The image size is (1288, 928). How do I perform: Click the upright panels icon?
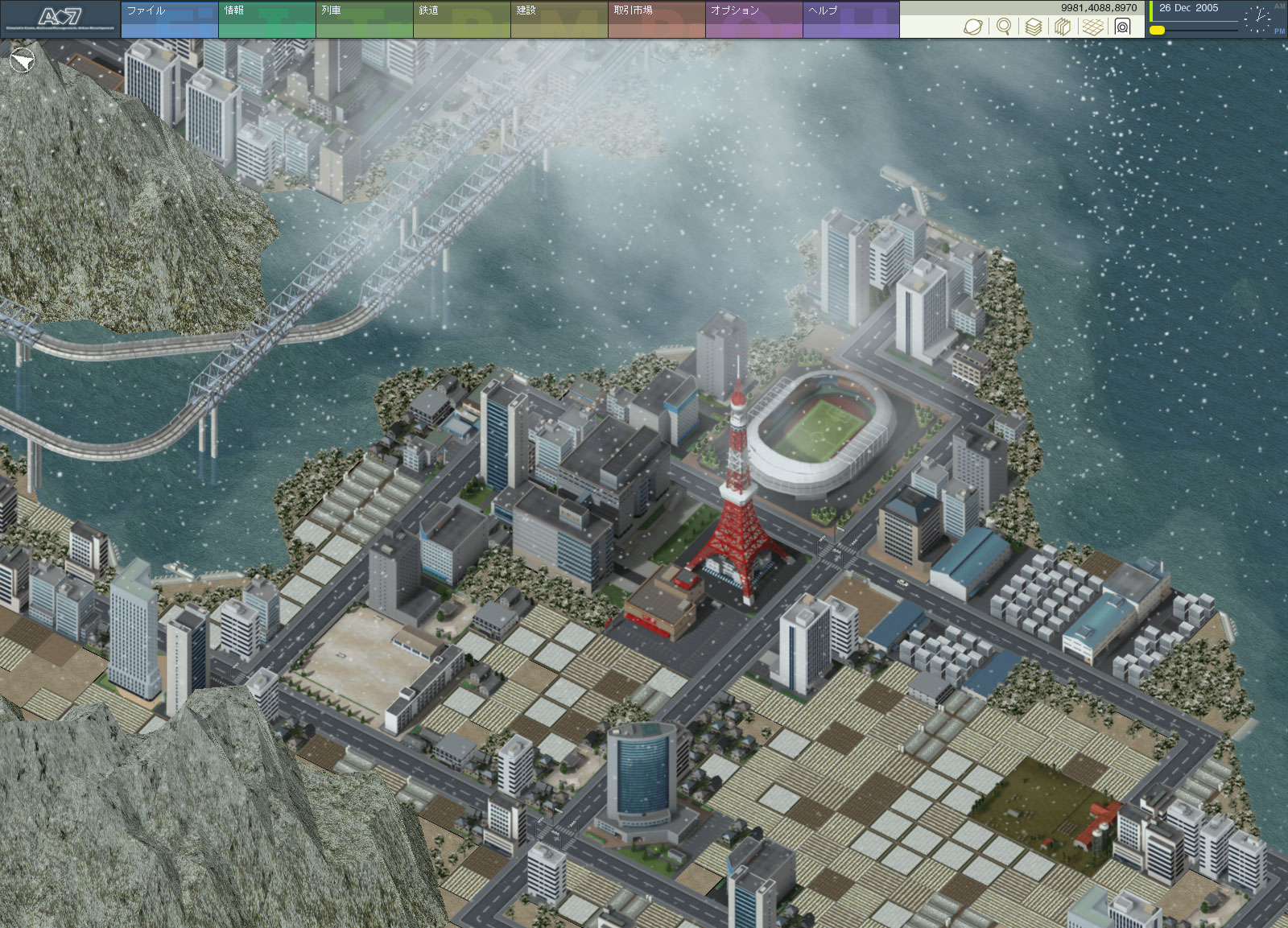1063,27
